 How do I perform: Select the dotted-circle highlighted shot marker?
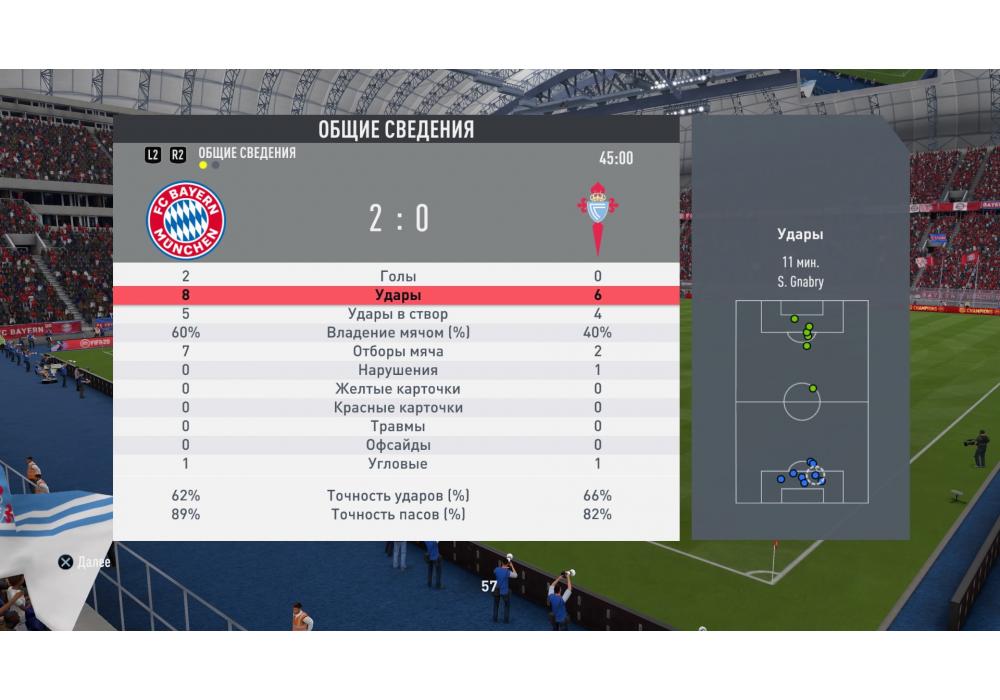click(x=816, y=476)
